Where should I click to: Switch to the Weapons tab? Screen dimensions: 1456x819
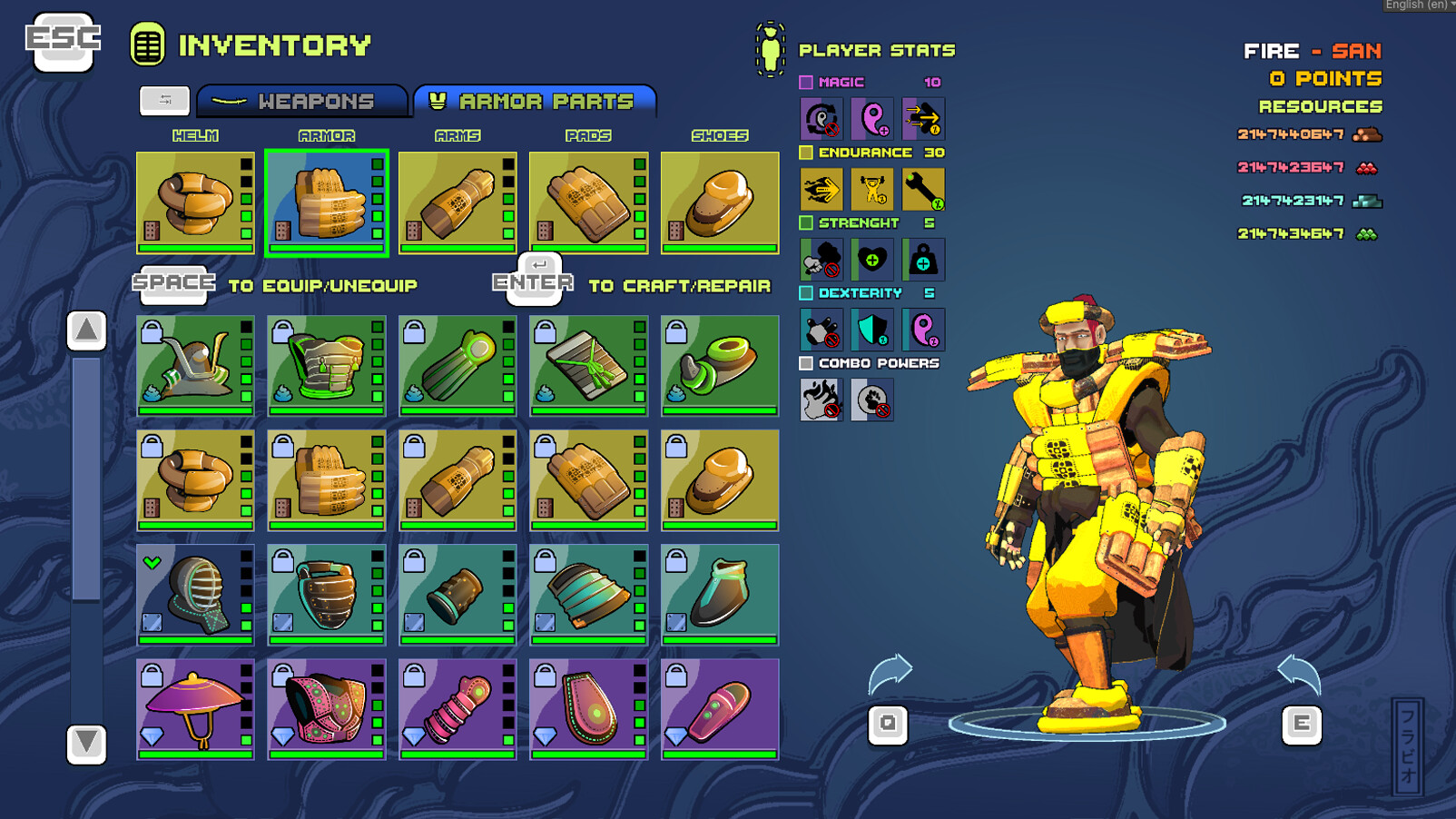[304, 102]
